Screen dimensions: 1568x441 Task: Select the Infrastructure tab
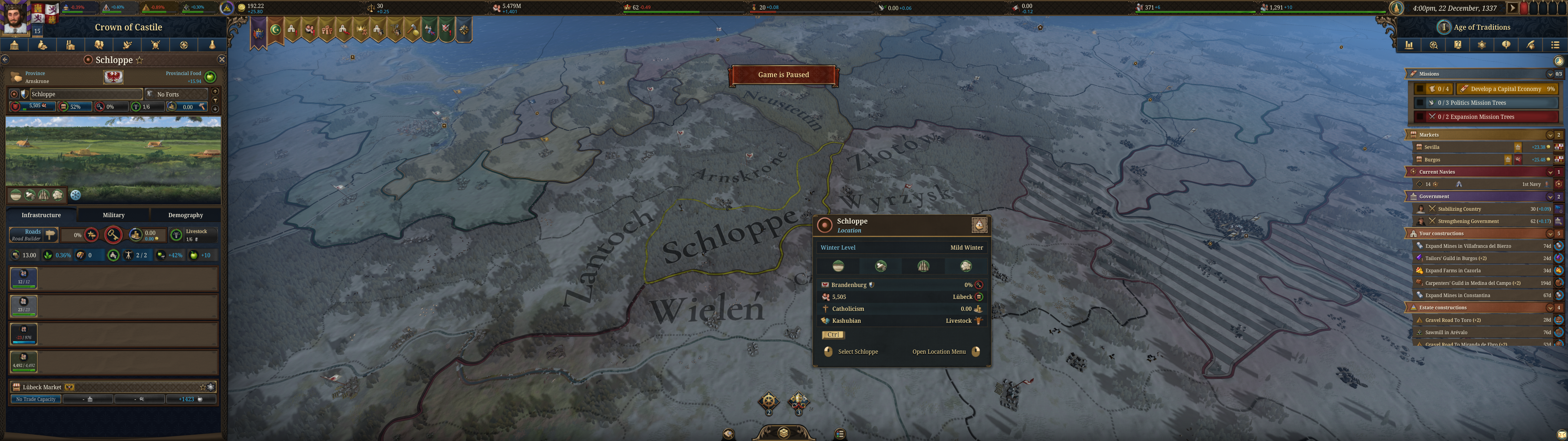pyautogui.click(x=41, y=215)
